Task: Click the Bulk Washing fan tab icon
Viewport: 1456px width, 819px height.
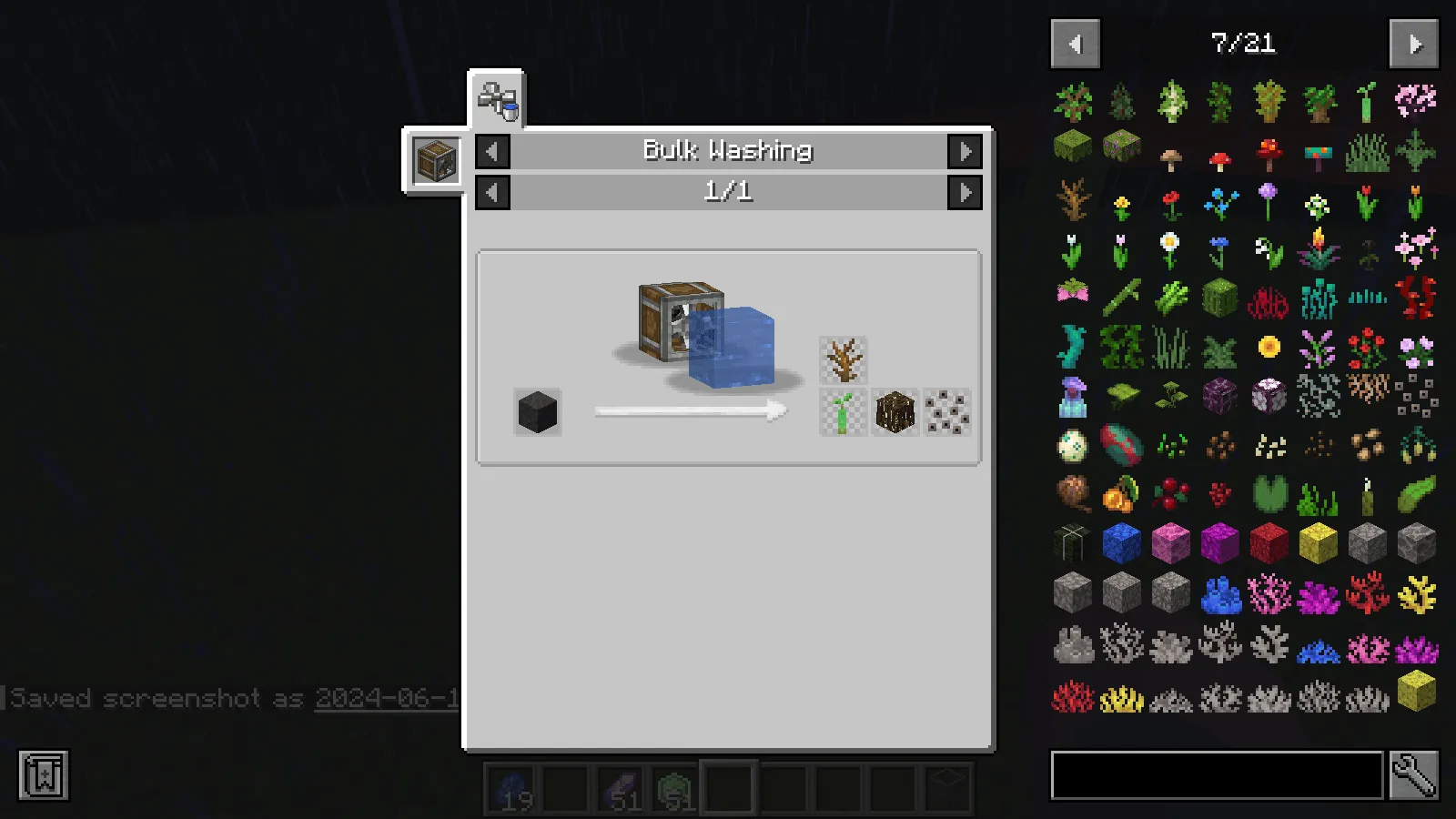Action: click(498, 95)
